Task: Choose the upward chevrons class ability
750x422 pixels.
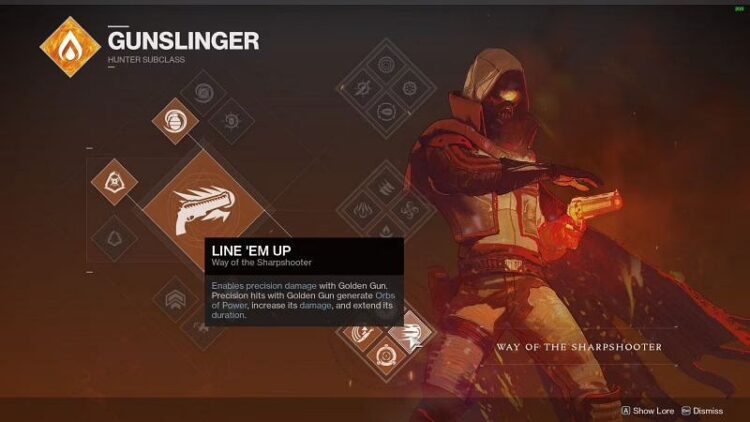Action: point(174,296)
